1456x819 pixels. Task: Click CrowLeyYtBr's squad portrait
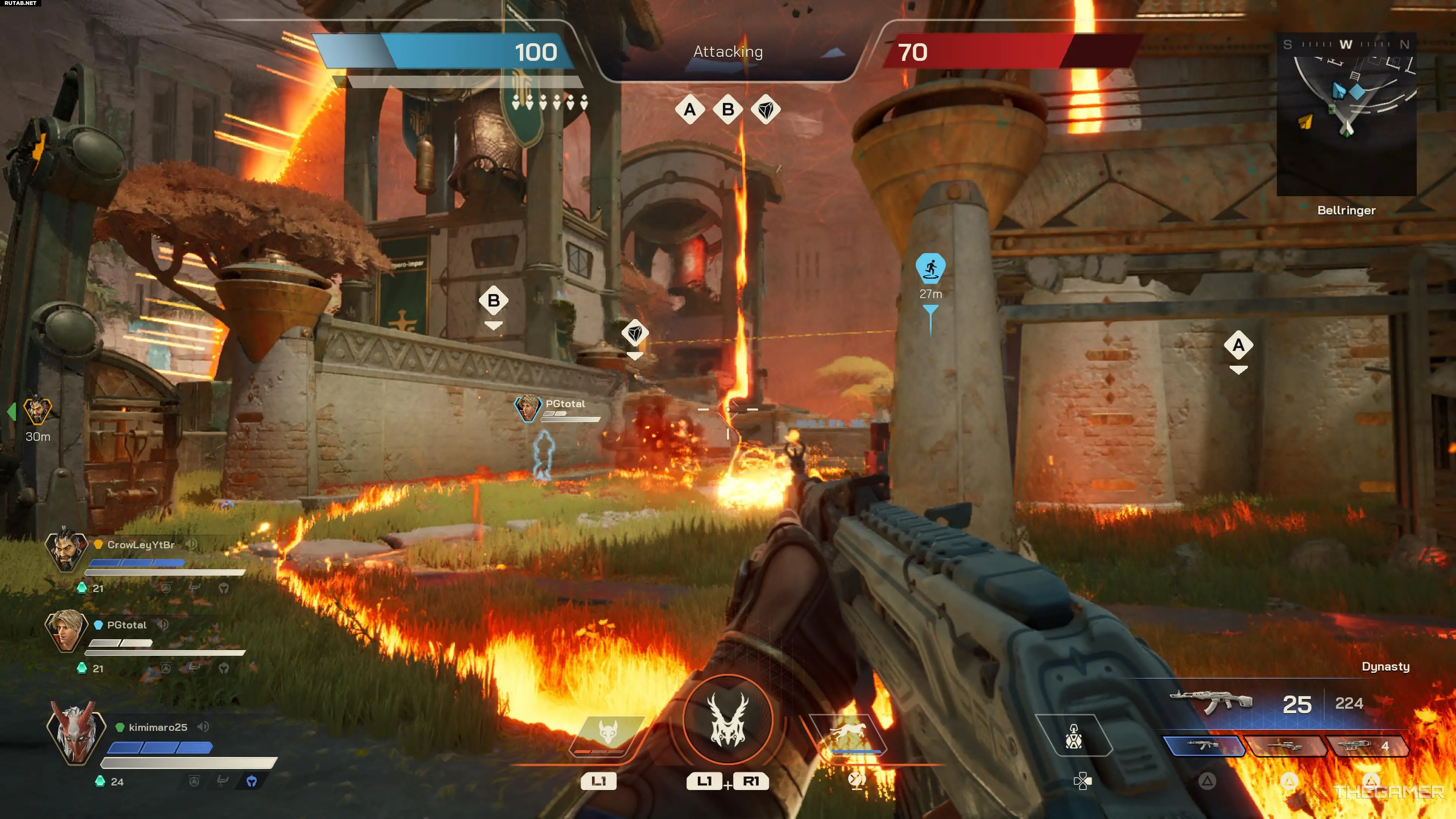coord(66,549)
